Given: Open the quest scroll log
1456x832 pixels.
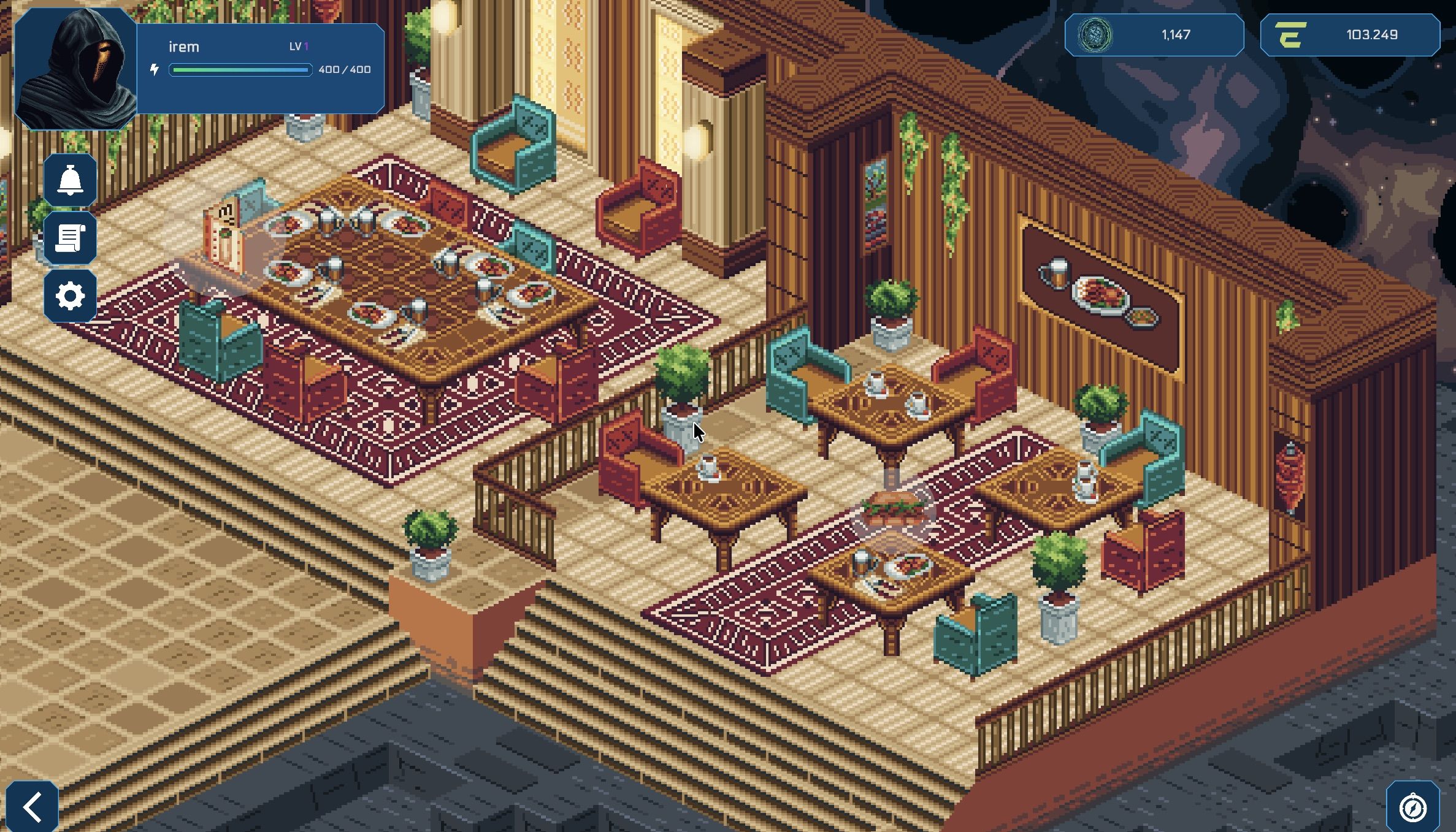Looking at the screenshot, I should point(70,239).
